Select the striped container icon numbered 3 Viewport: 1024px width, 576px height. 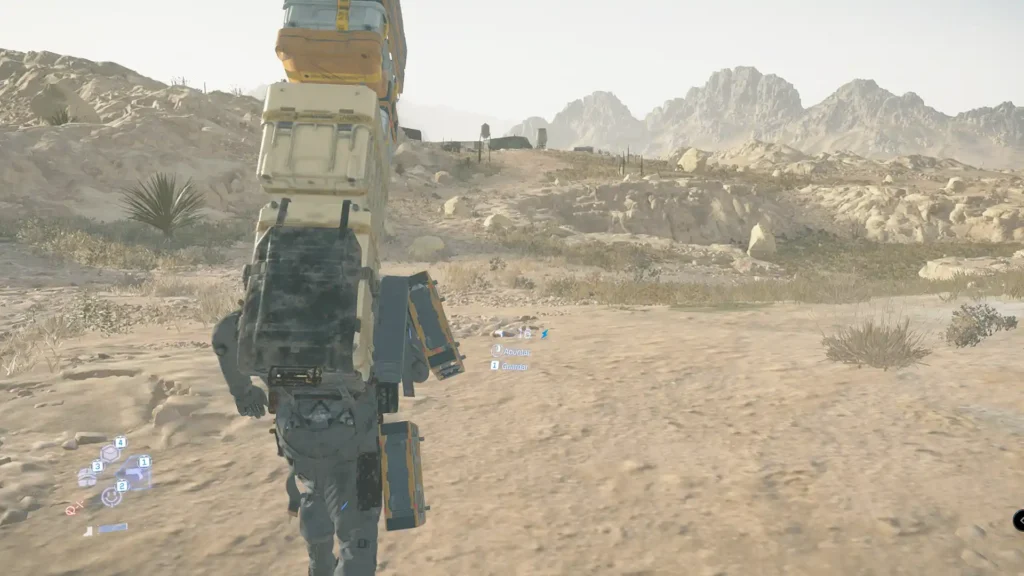88,477
